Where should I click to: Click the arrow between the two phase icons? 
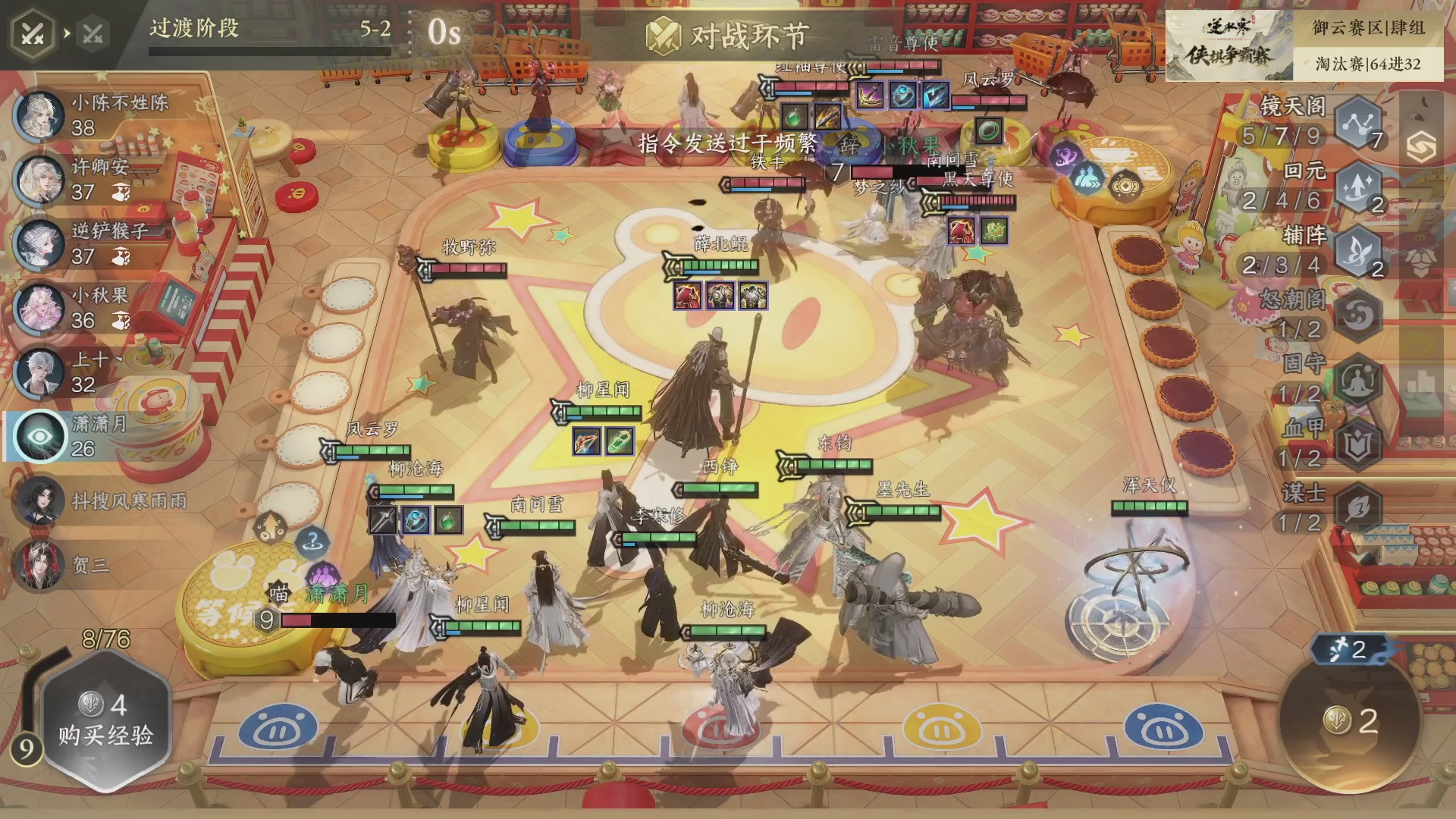pyautogui.click(x=66, y=33)
